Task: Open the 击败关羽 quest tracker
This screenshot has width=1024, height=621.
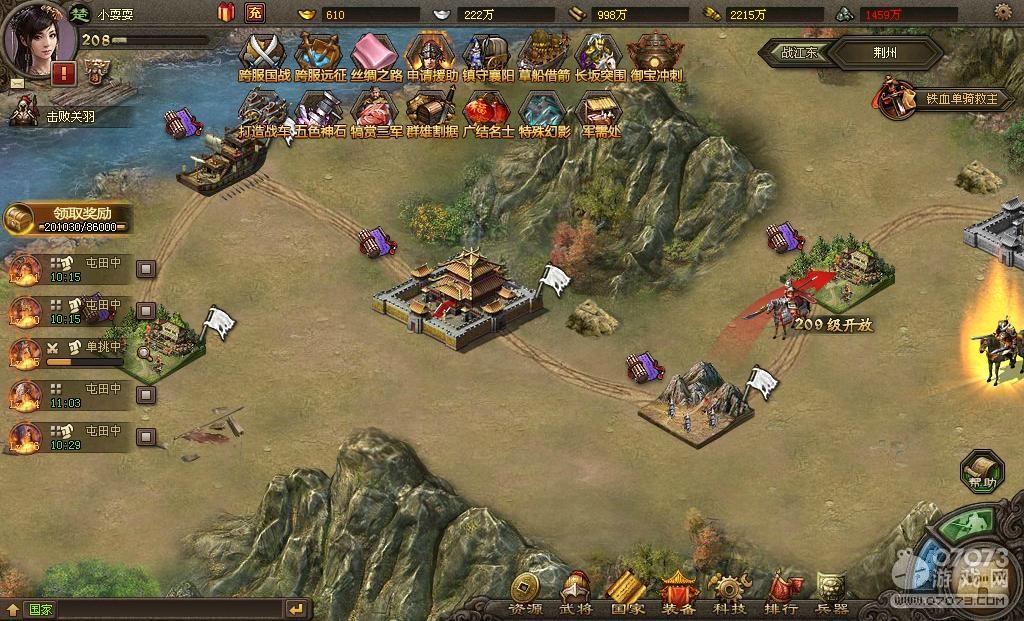Action: tap(68, 115)
